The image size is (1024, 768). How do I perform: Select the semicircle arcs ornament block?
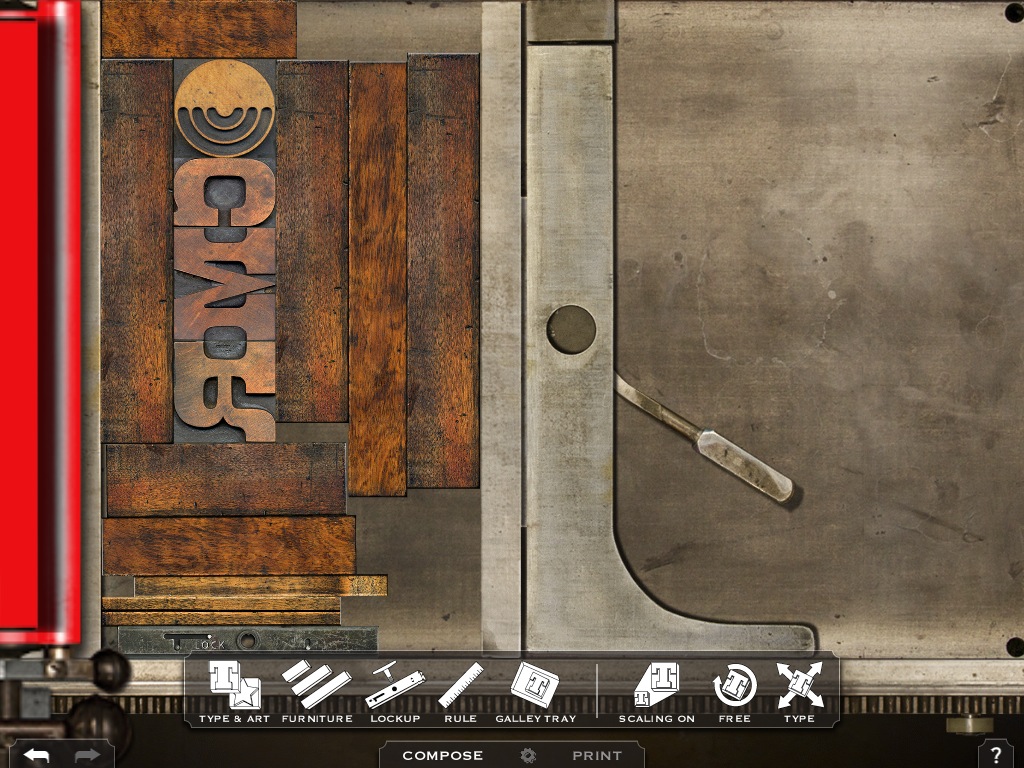[x=224, y=108]
